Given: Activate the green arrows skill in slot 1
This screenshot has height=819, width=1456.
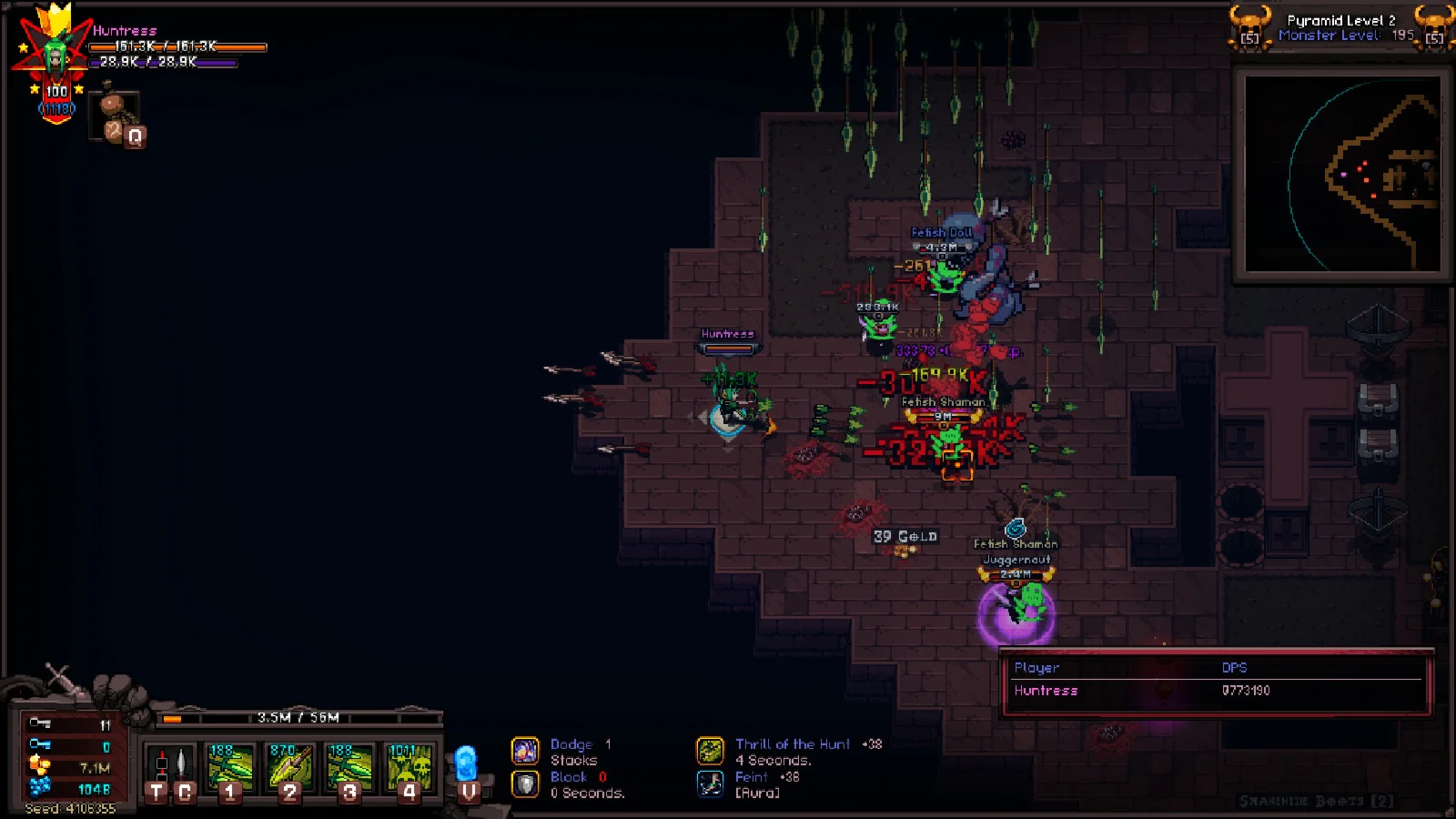Looking at the screenshot, I should (x=230, y=768).
